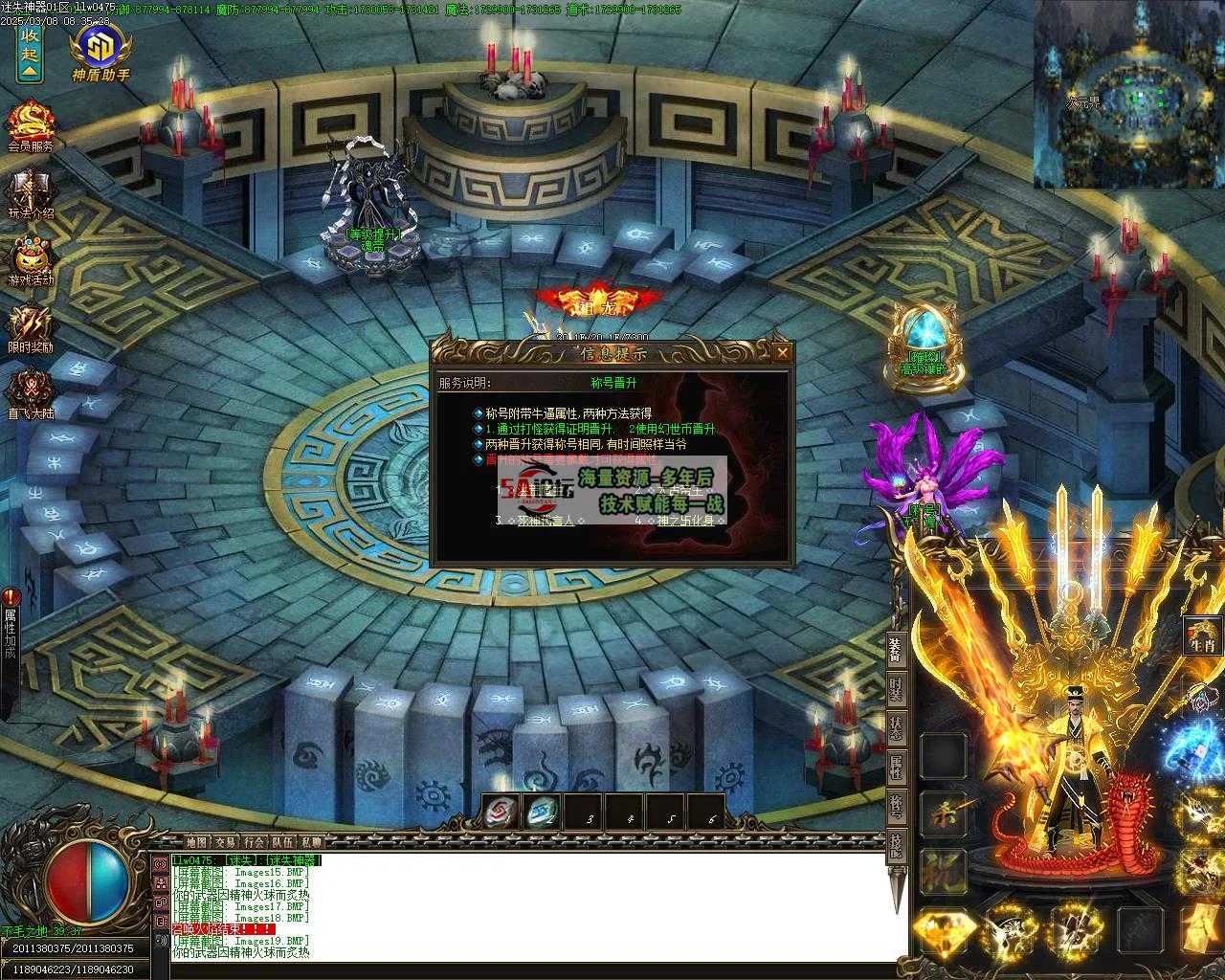Open the 限时奖励 timed rewards
The width and height of the screenshot is (1225, 980).
31,327
